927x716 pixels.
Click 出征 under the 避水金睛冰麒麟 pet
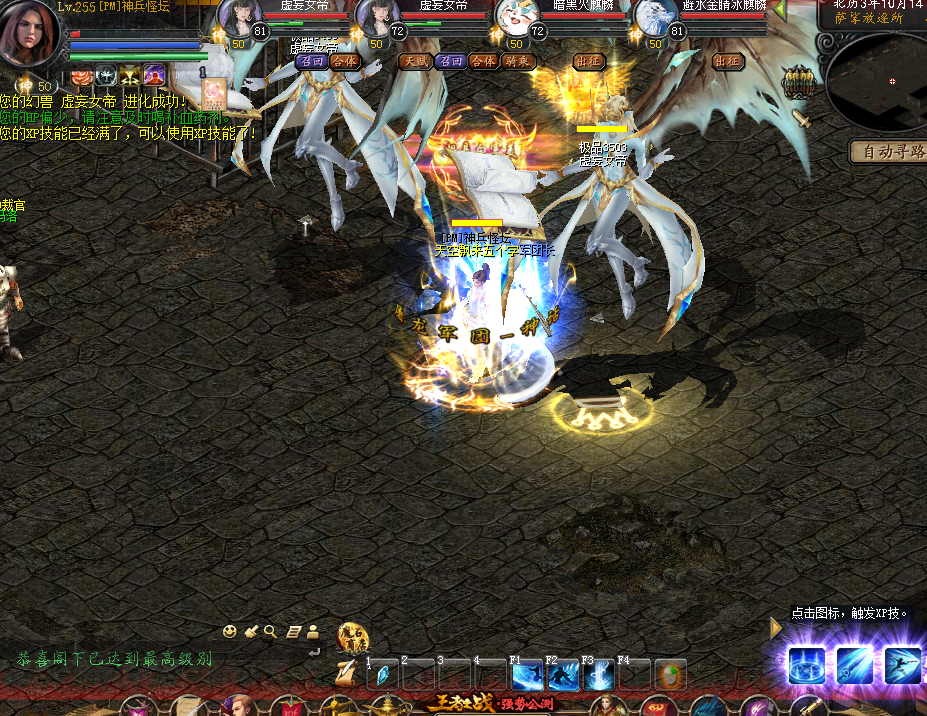click(728, 61)
